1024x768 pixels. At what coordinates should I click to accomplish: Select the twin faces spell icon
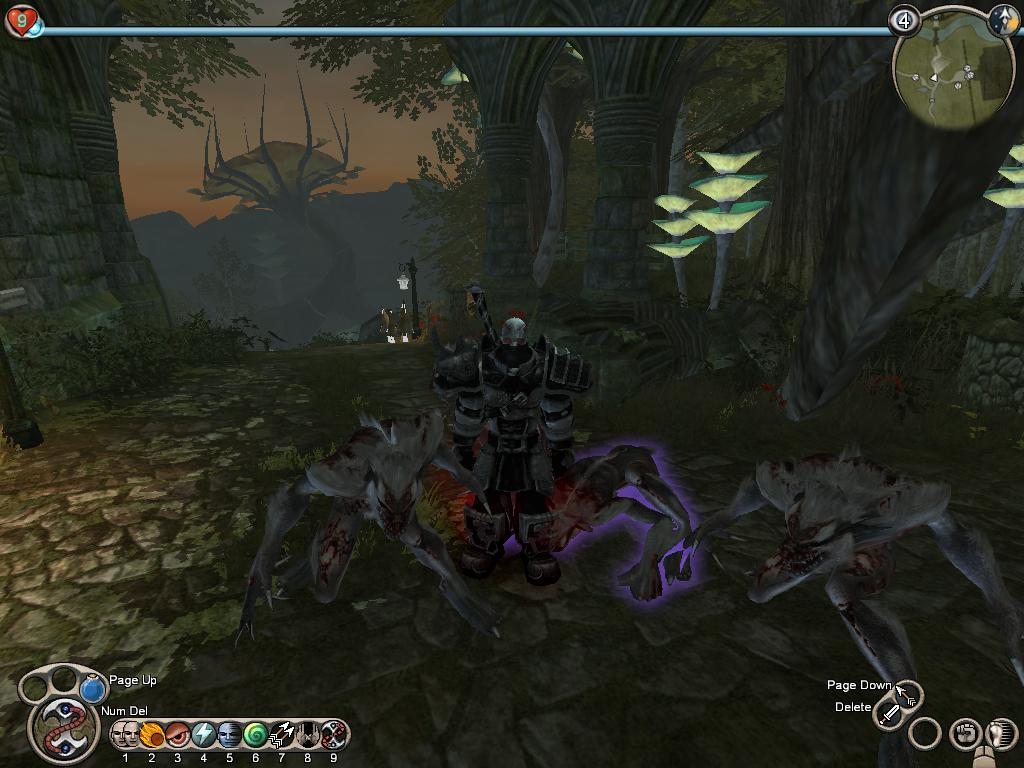125,734
